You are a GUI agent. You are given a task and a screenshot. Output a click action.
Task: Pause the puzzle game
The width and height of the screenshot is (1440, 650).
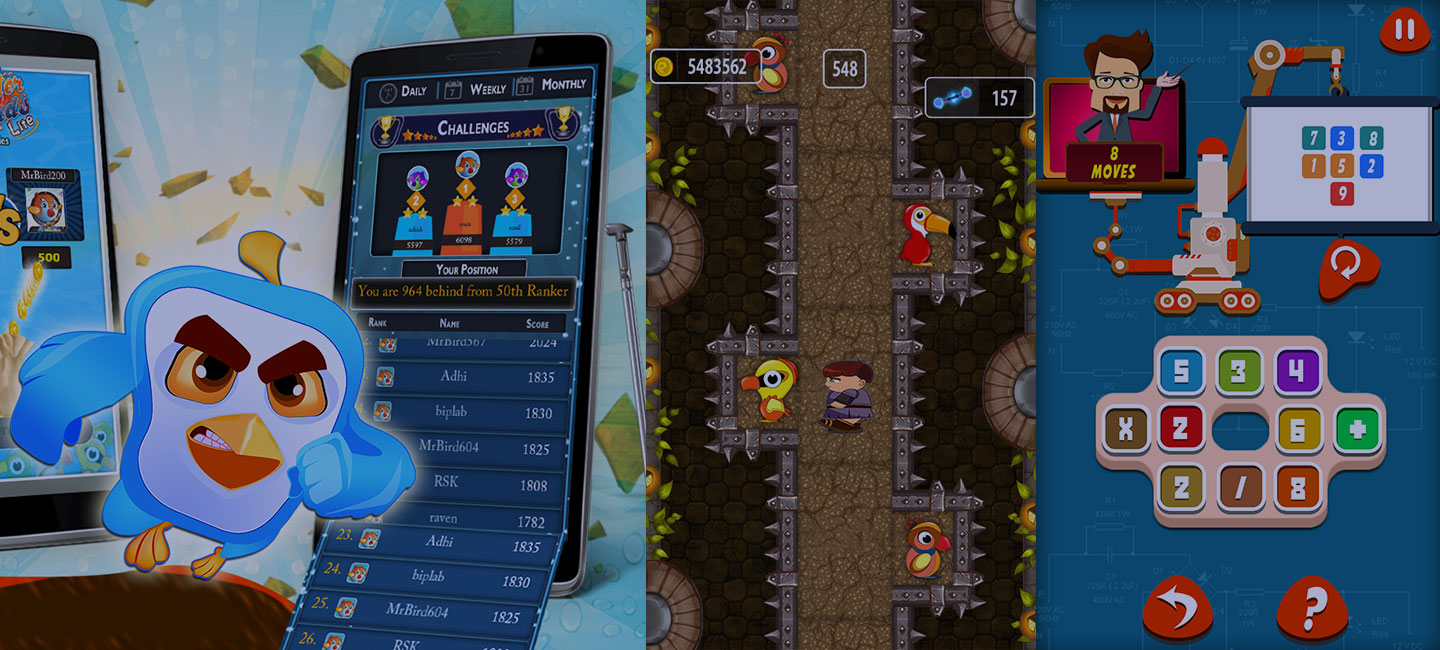tap(1405, 30)
